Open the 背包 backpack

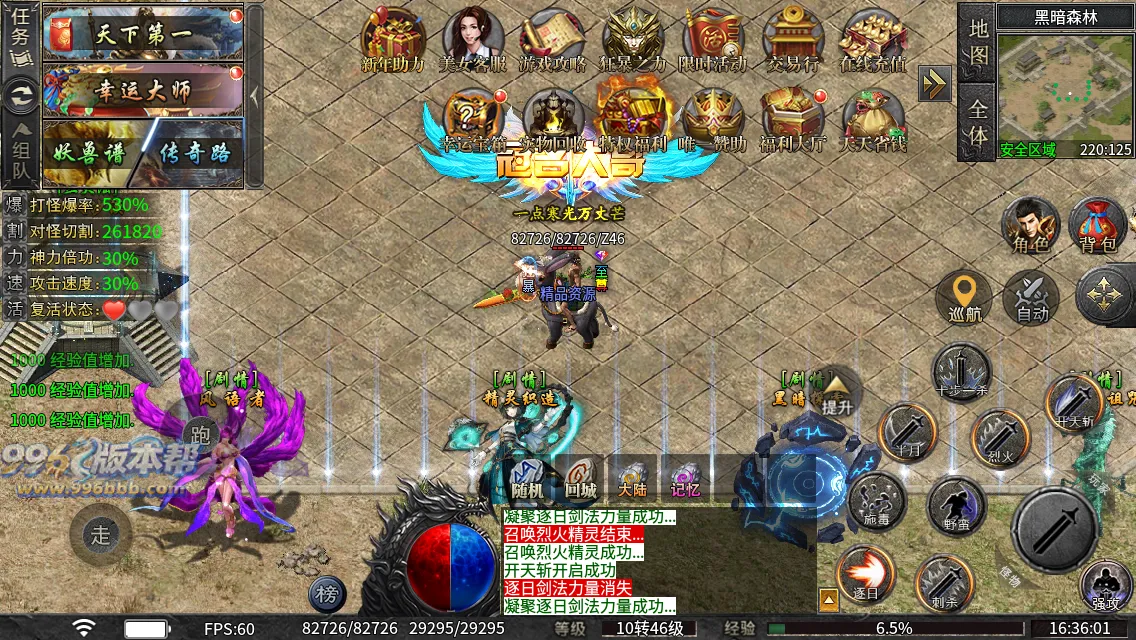[x=1097, y=225]
